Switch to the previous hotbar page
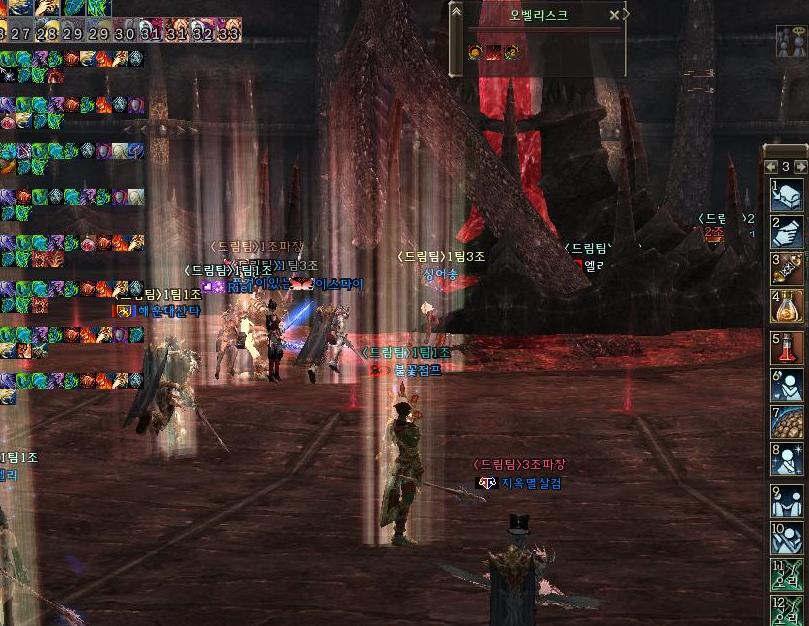 coord(772,166)
